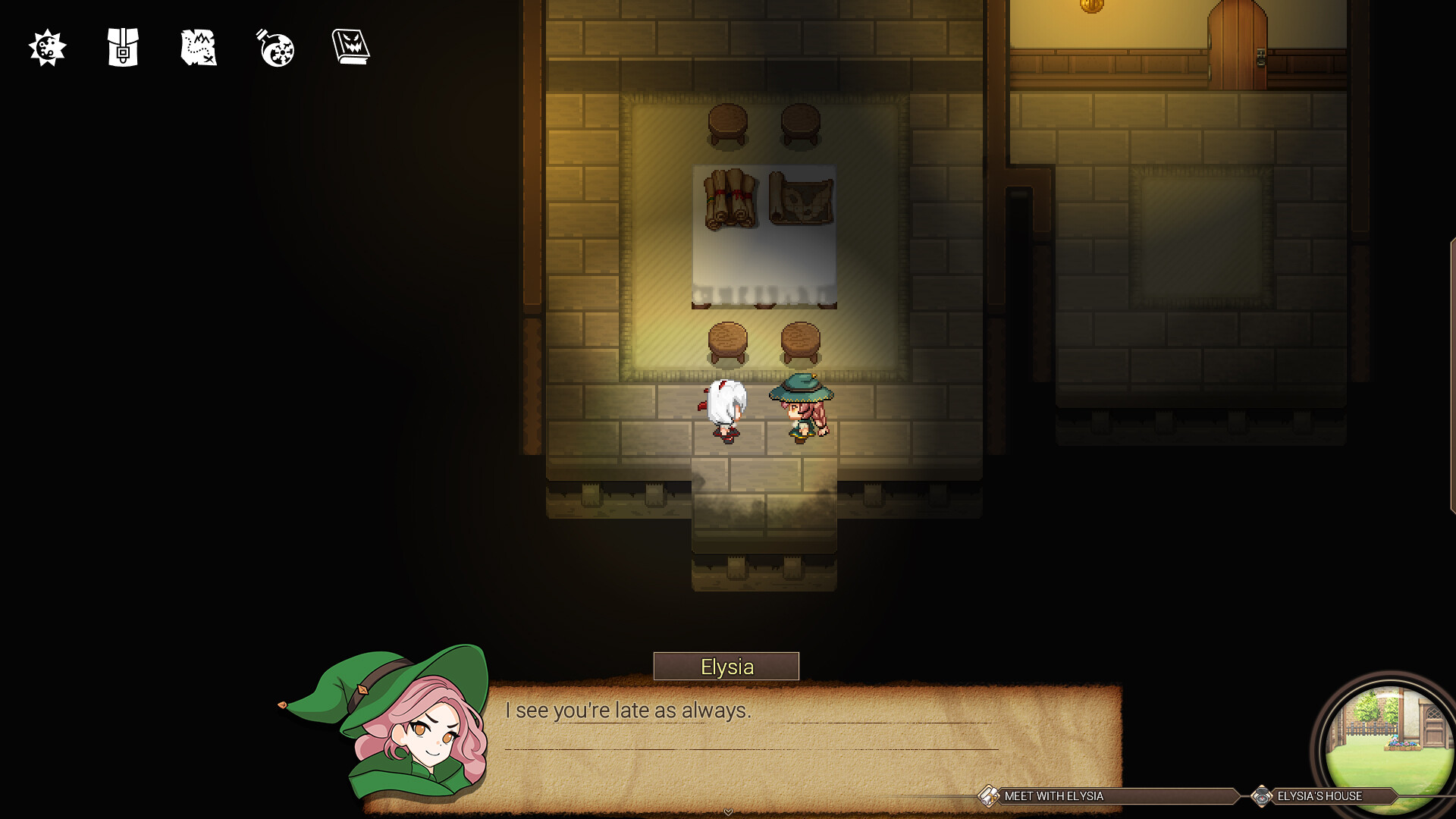Screen dimensions: 1456x819
Task: Click the quest scroll icon beside MEET WITH ELYSIA
Action: pyautogui.click(x=987, y=797)
